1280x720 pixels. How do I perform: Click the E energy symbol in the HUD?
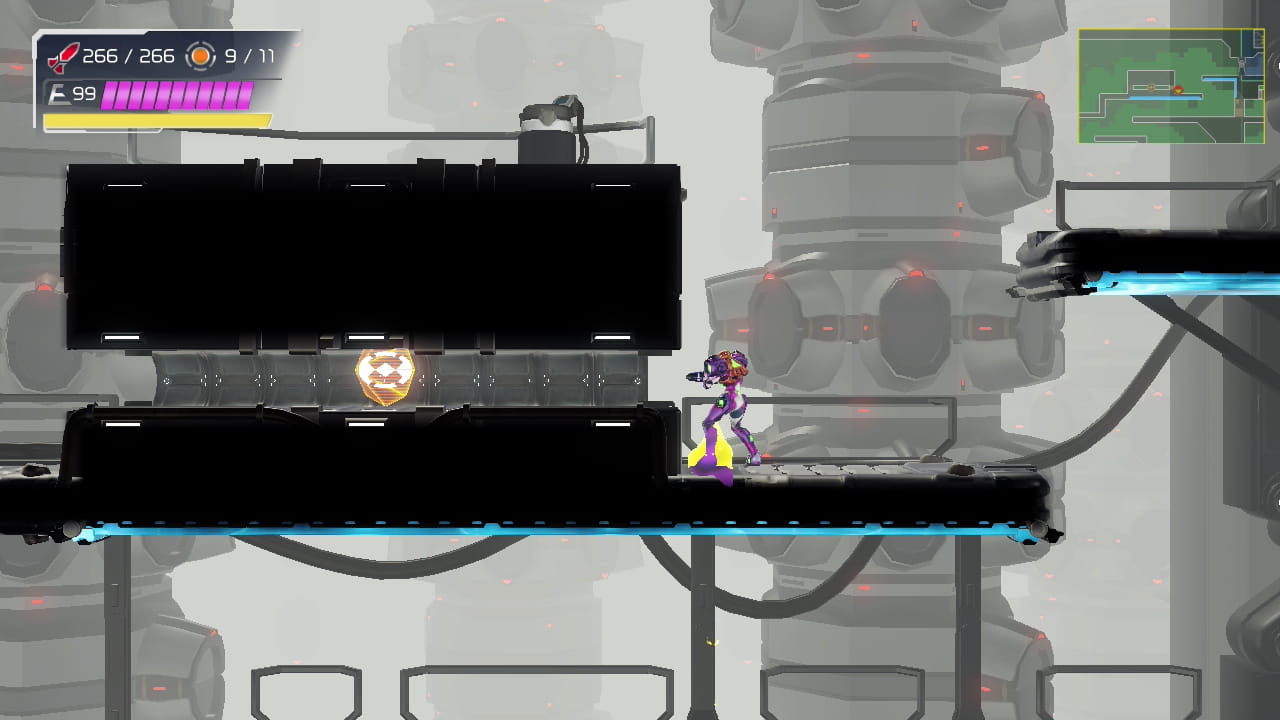click(57, 92)
